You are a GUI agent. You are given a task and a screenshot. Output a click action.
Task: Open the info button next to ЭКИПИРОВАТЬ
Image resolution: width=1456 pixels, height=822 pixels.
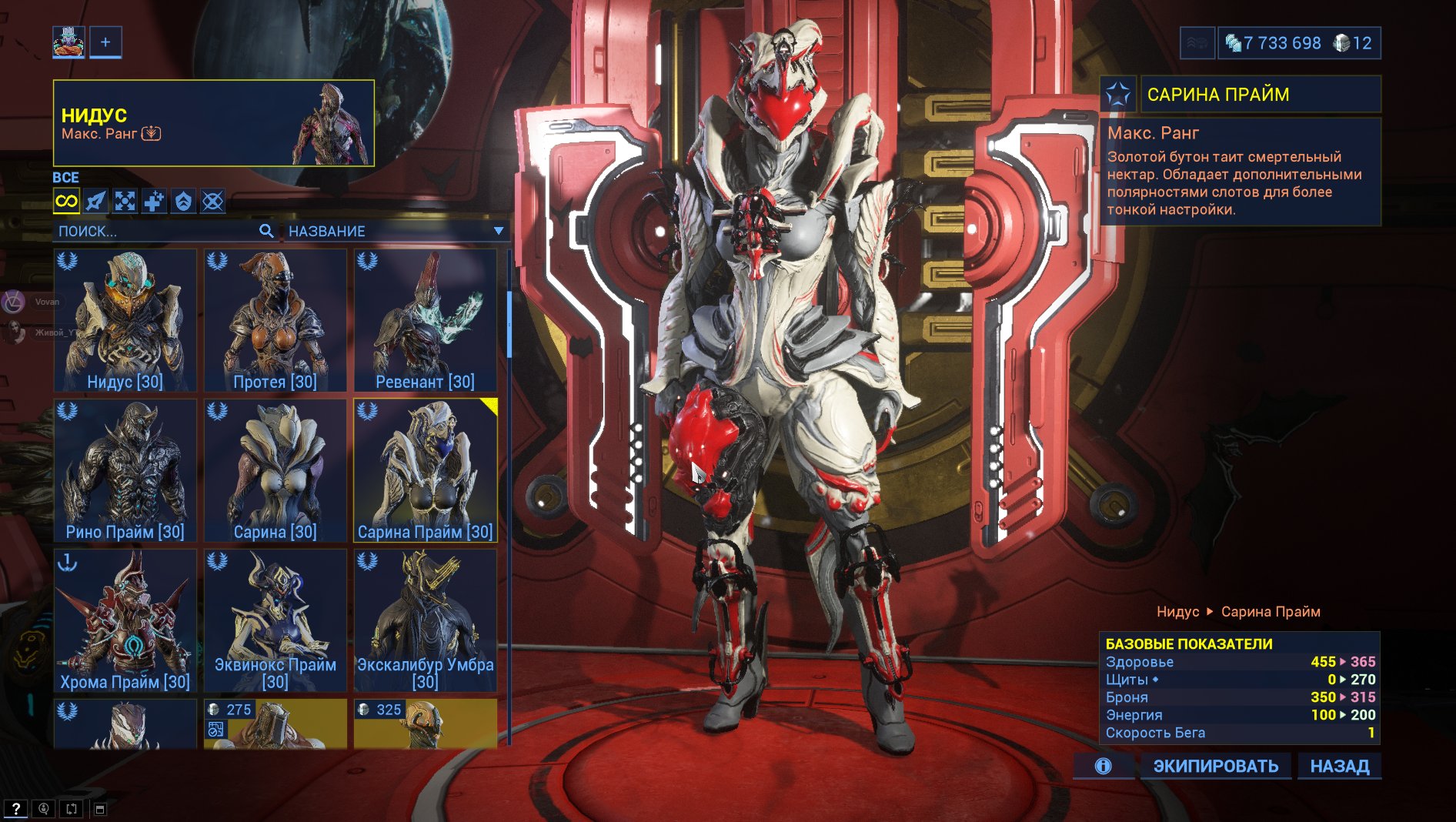click(1103, 766)
